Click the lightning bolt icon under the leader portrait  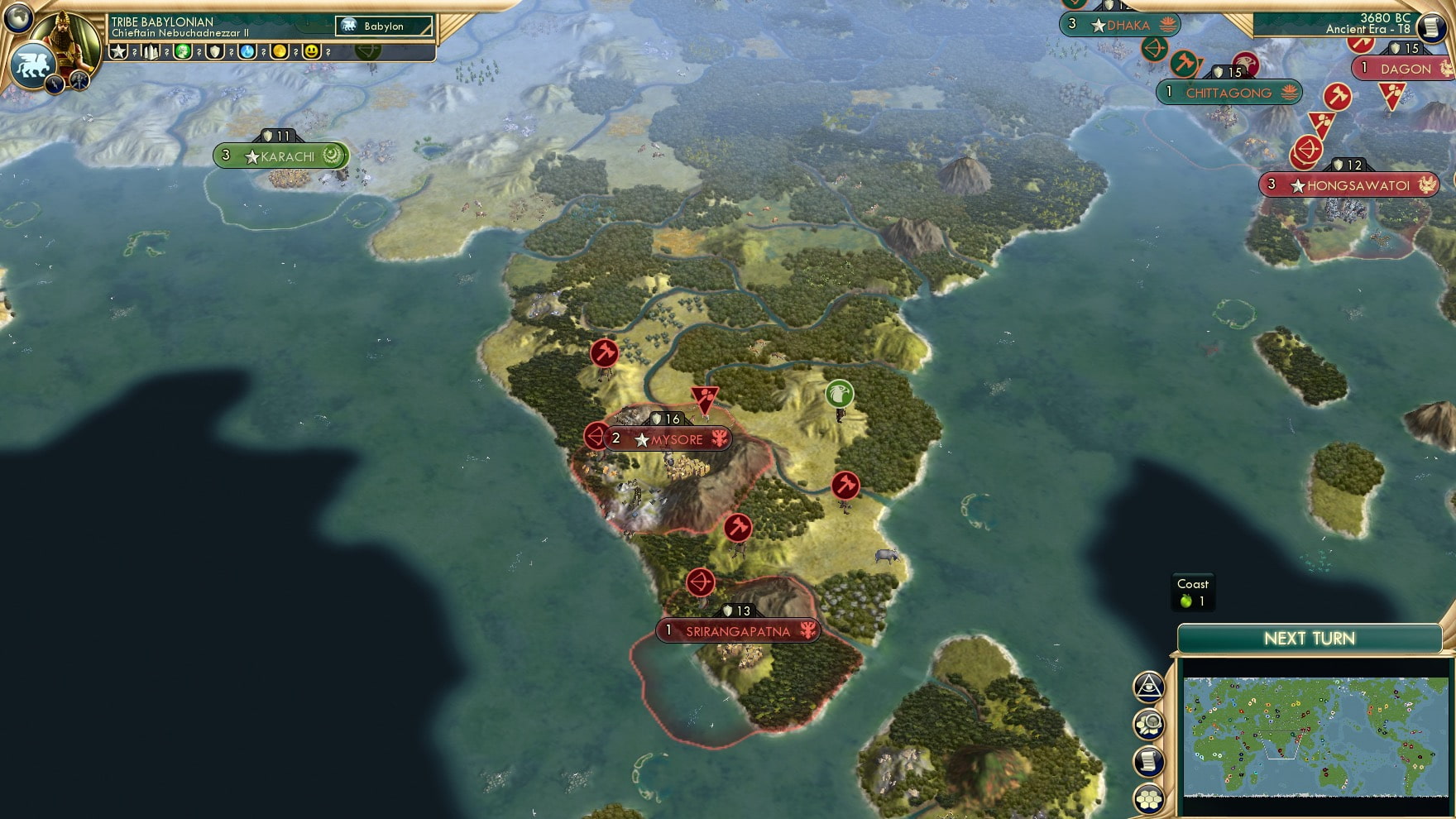tap(54, 83)
